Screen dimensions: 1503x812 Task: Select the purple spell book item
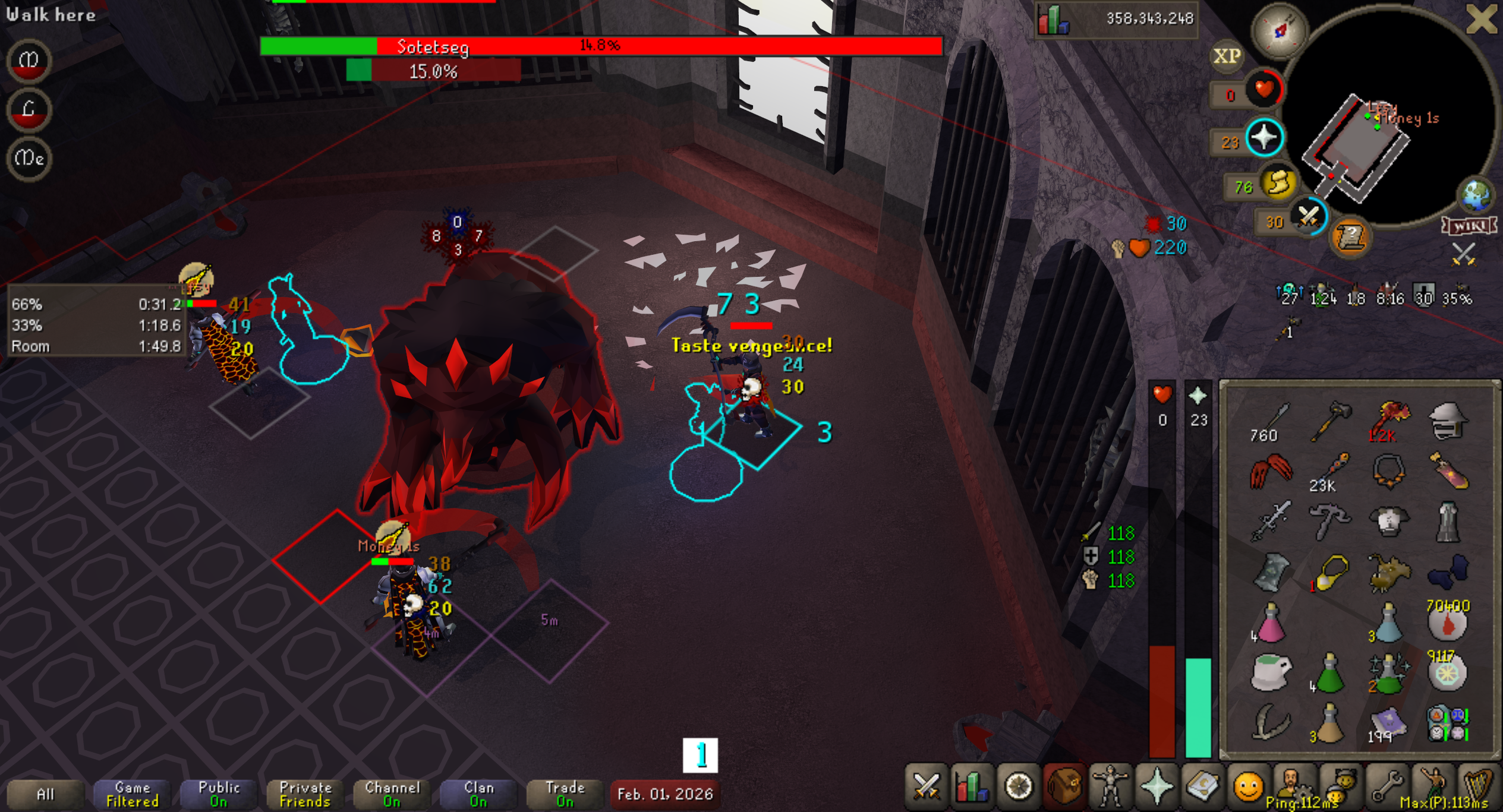(x=1388, y=723)
